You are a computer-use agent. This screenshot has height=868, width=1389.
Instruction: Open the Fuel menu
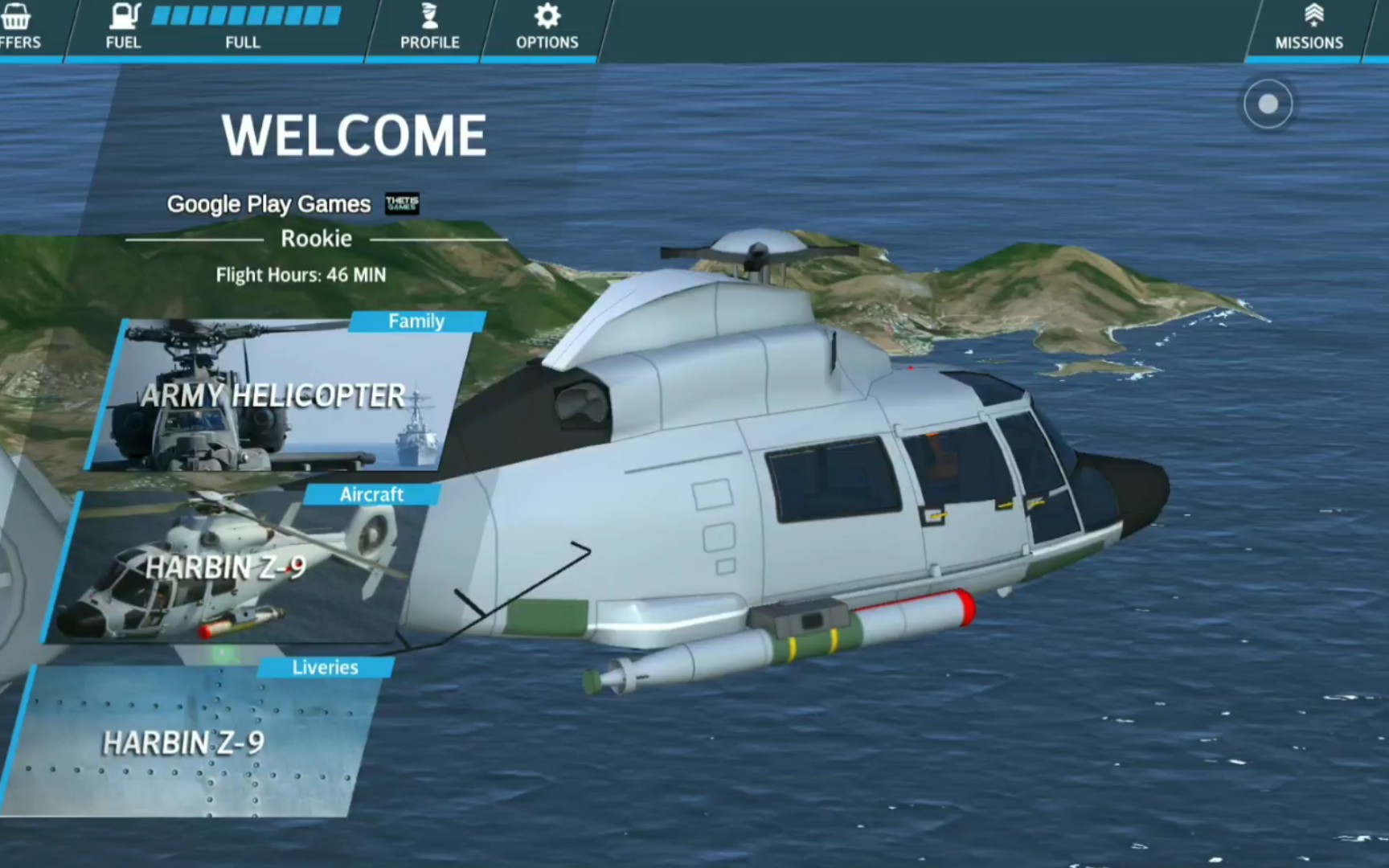(124, 27)
